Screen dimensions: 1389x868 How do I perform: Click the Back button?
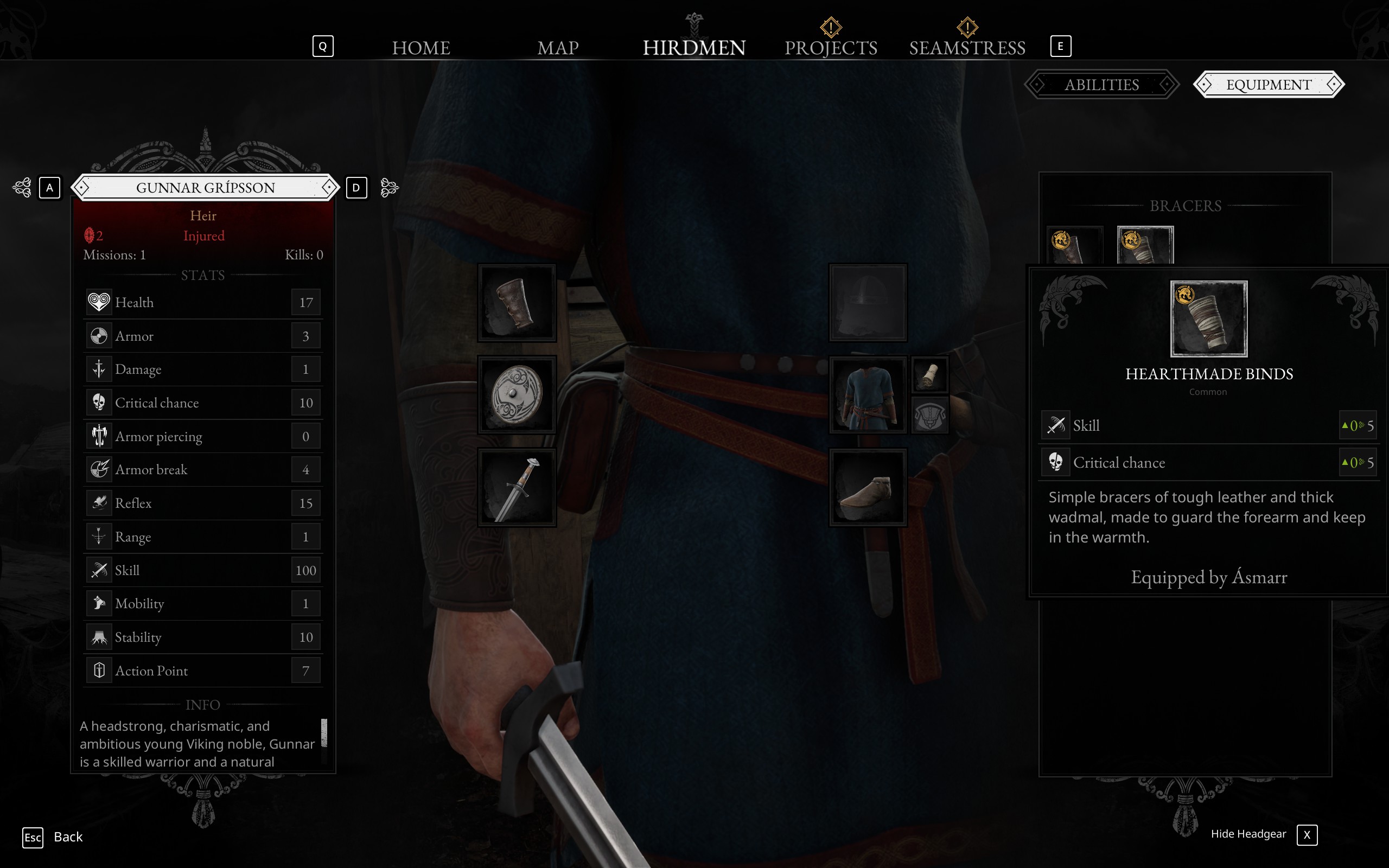(x=67, y=837)
